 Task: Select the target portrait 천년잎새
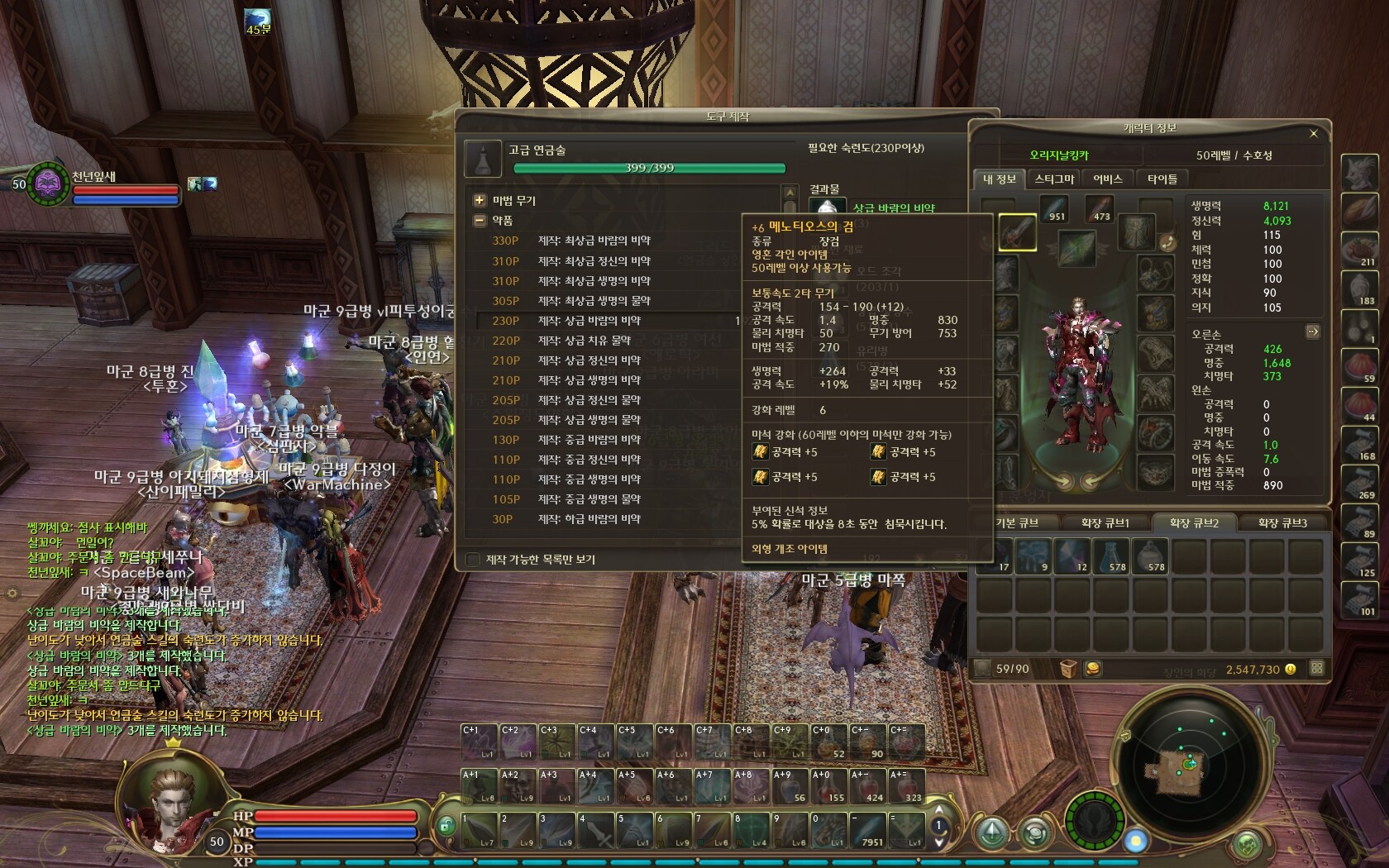click(x=48, y=183)
